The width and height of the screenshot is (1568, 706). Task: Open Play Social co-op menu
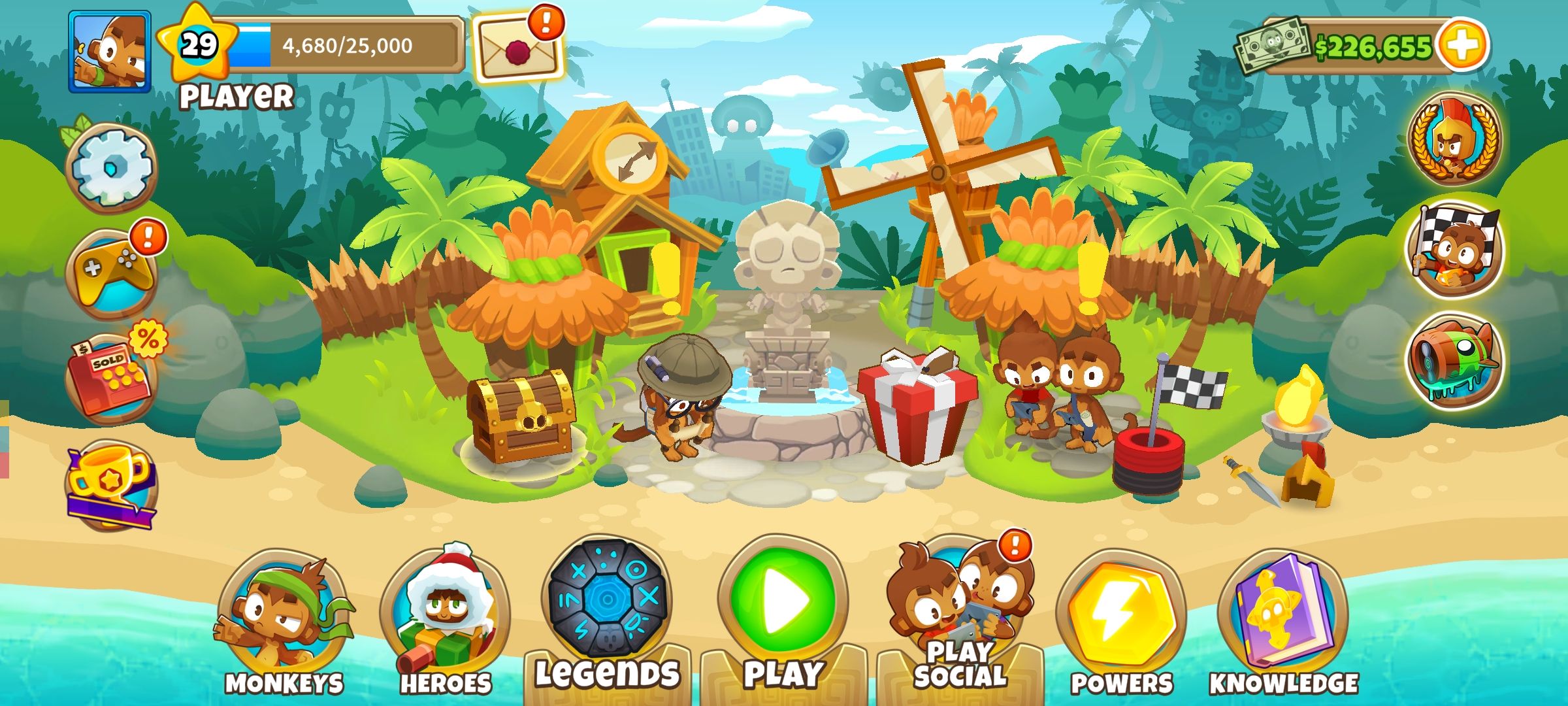click(959, 608)
